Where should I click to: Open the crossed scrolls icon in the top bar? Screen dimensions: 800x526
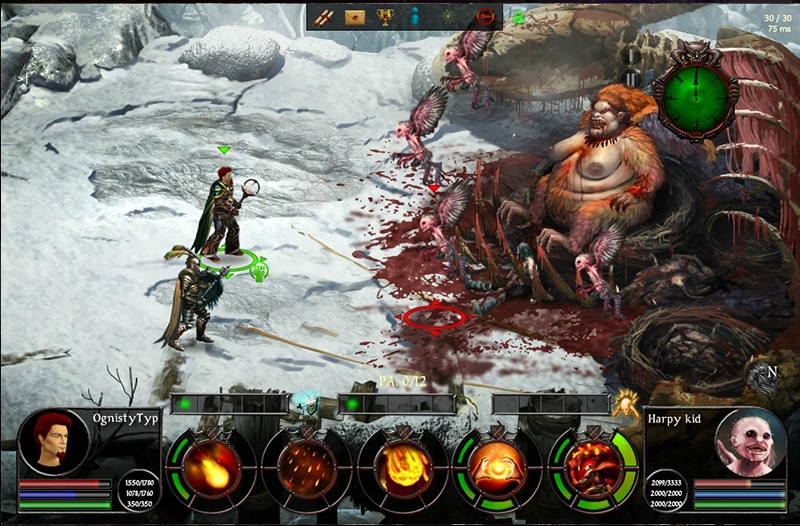pos(324,16)
